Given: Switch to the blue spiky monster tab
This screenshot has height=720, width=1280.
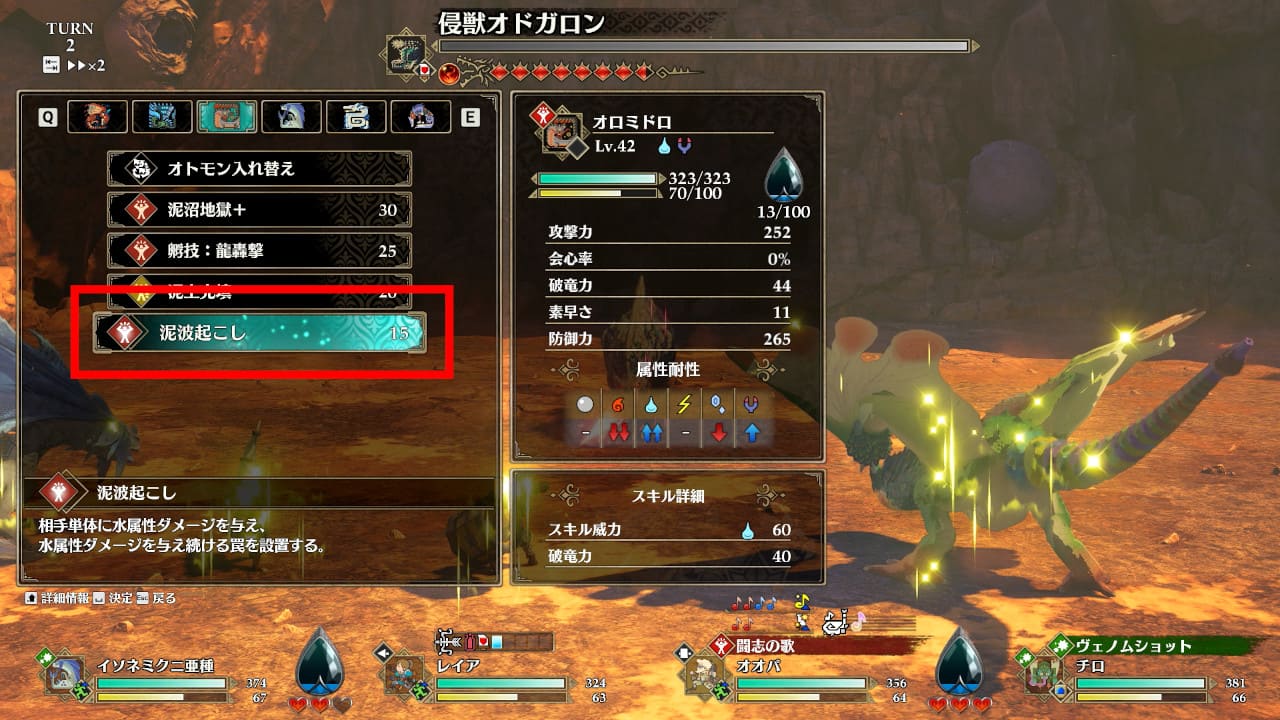Looking at the screenshot, I should [162, 117].
